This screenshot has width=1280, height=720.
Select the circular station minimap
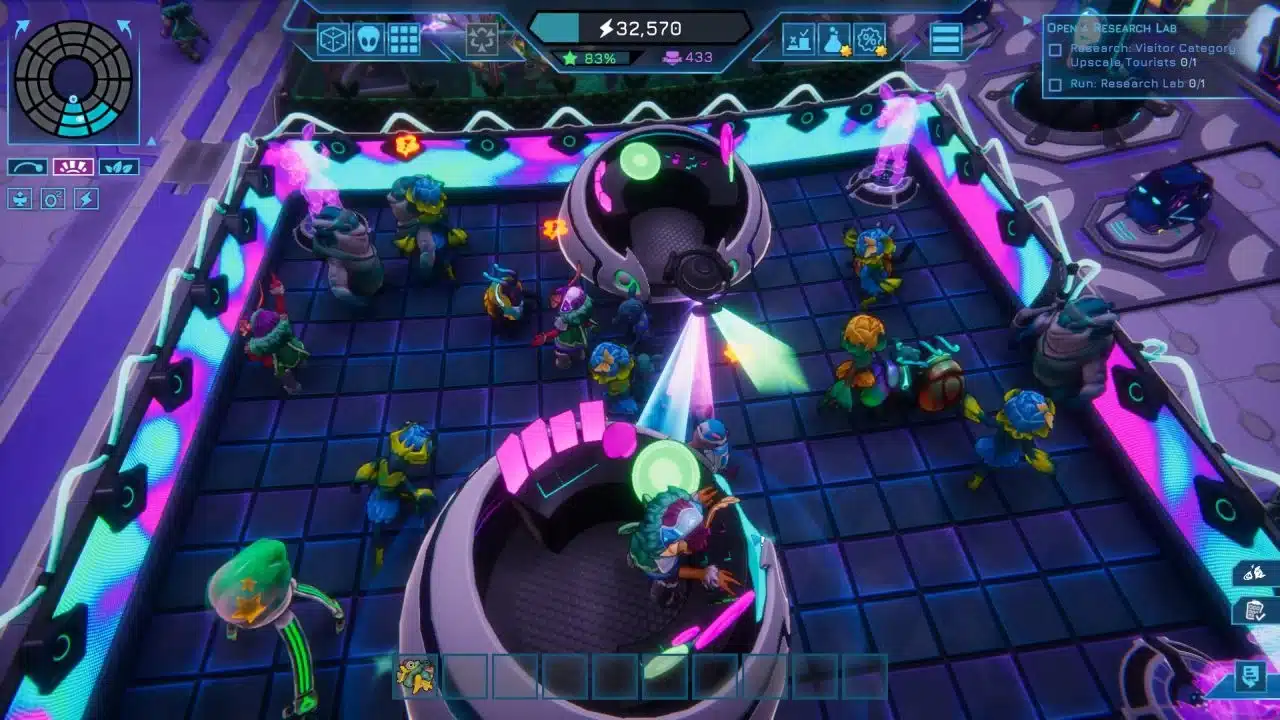(74, 79)
